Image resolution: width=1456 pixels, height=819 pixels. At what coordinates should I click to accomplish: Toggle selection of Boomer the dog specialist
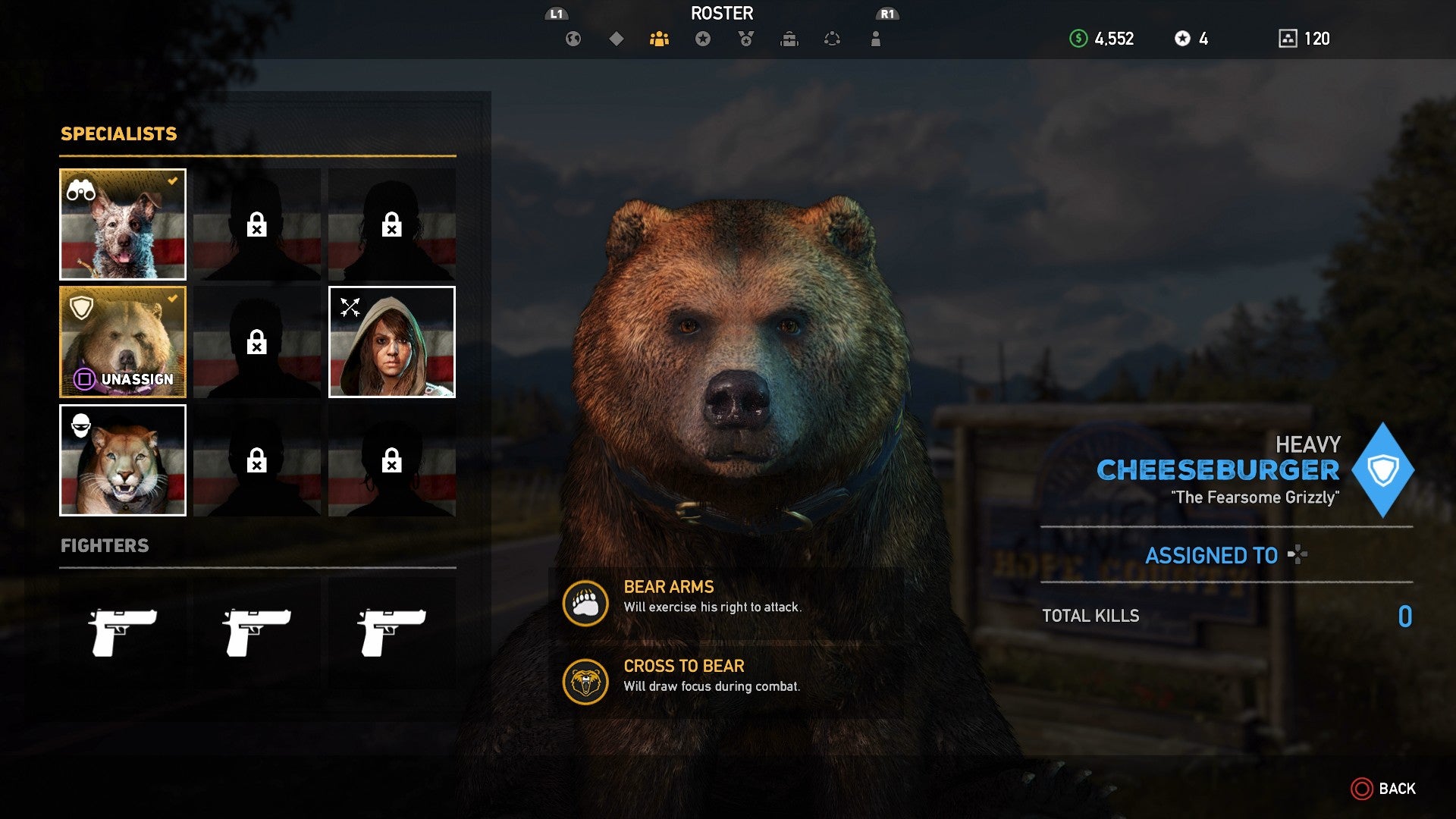coord(122,224)
